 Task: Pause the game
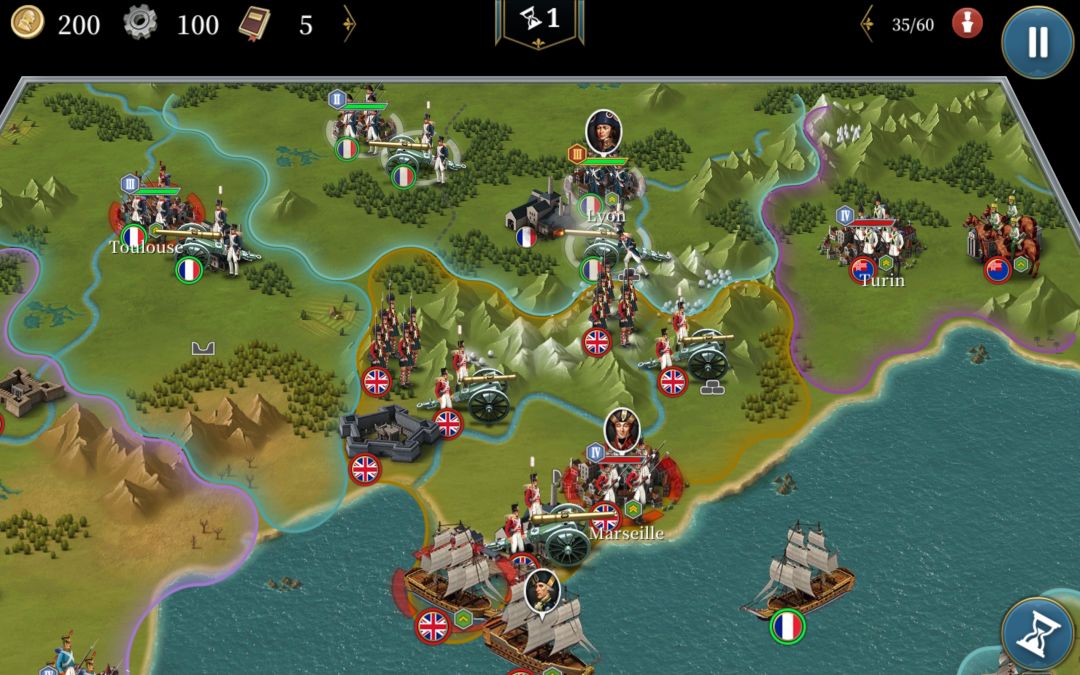pyautogui.click(x=1038, y=42)
